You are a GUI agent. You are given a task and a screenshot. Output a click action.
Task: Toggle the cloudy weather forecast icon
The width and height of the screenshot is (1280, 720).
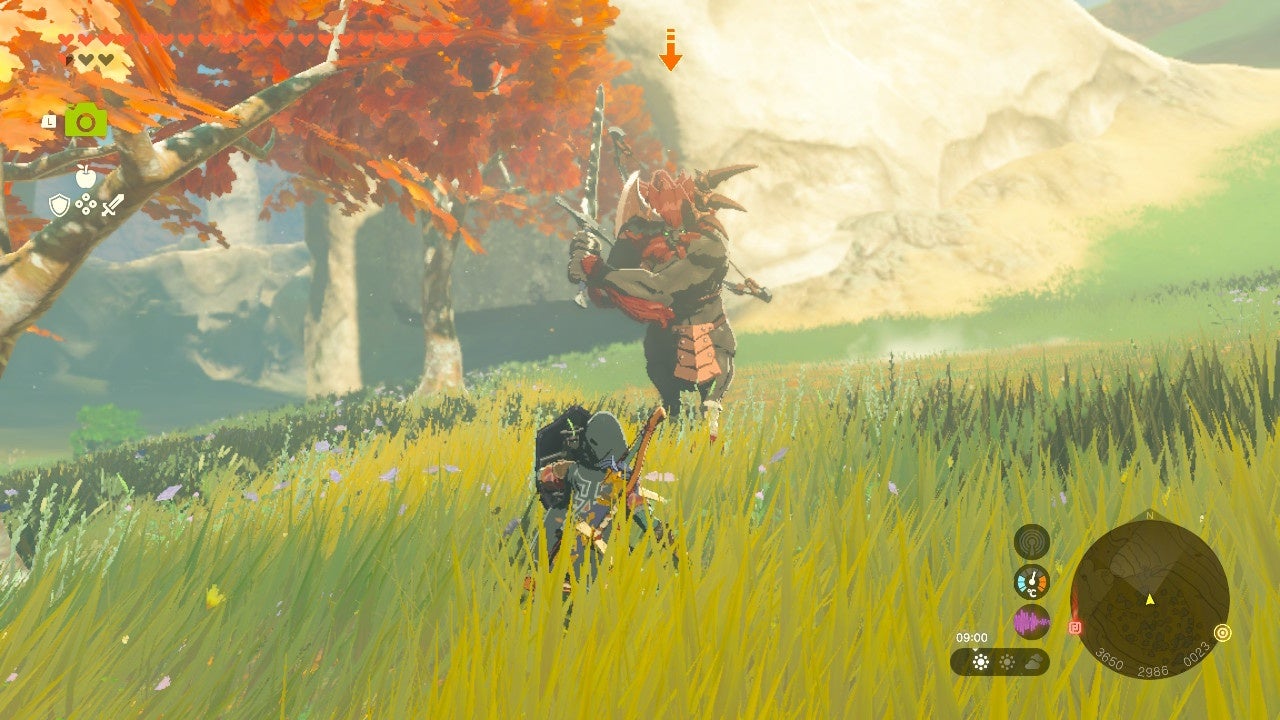(x=1034, y=661)
